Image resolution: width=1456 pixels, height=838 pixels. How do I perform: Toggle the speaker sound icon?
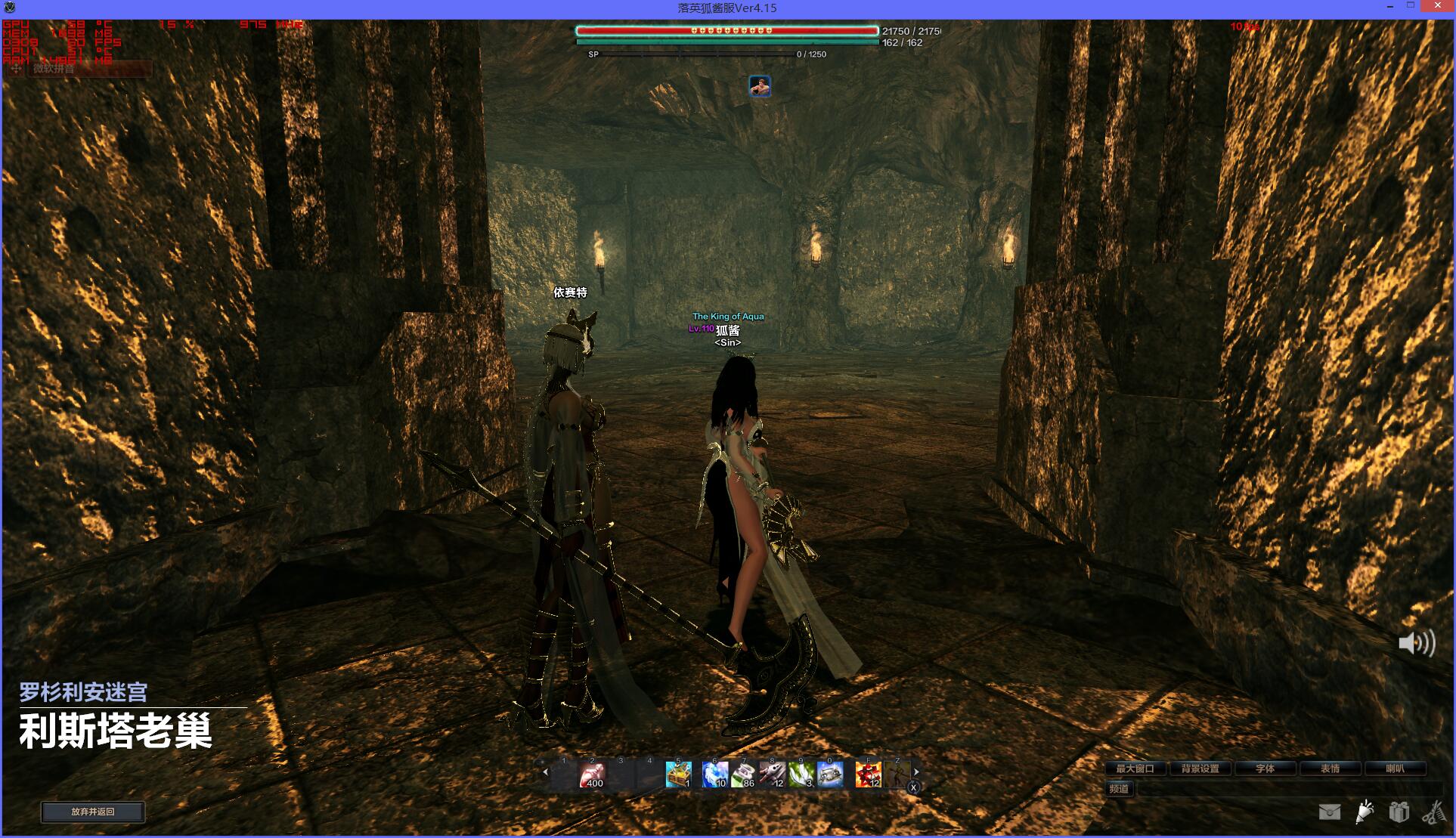[x=1416, y=643]
